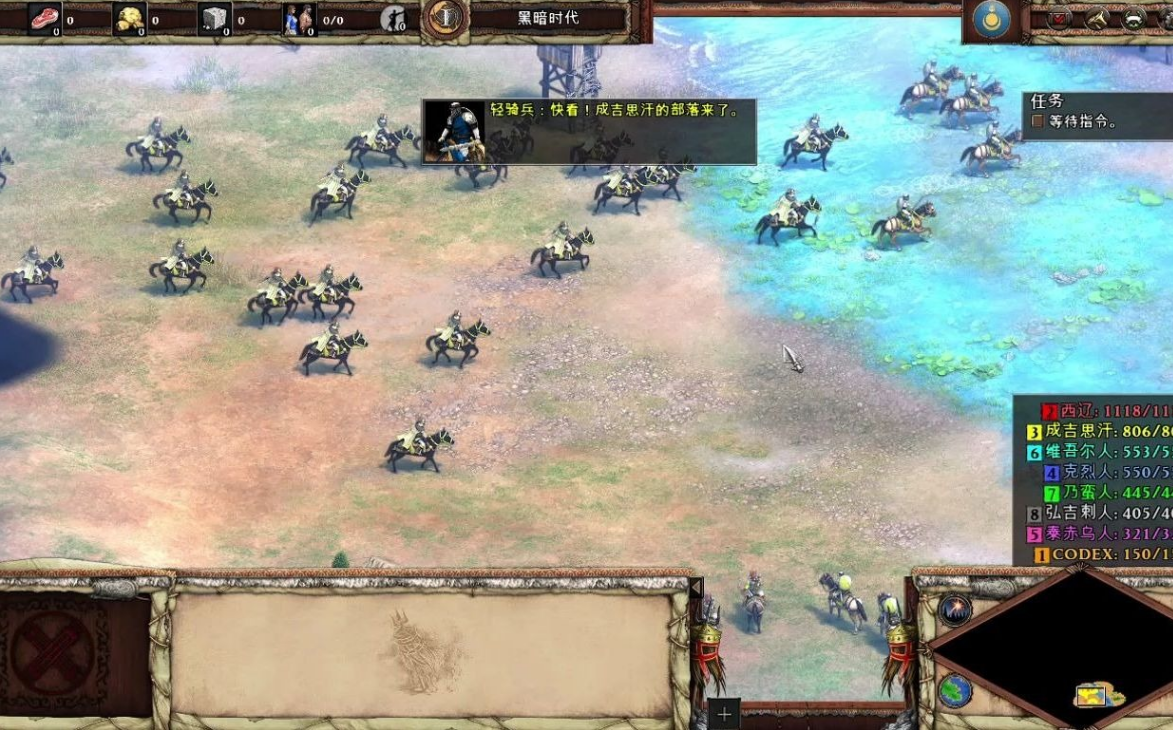Click the red crossed-out command panel emblem

pyautogui.click(x=57, y=655)
